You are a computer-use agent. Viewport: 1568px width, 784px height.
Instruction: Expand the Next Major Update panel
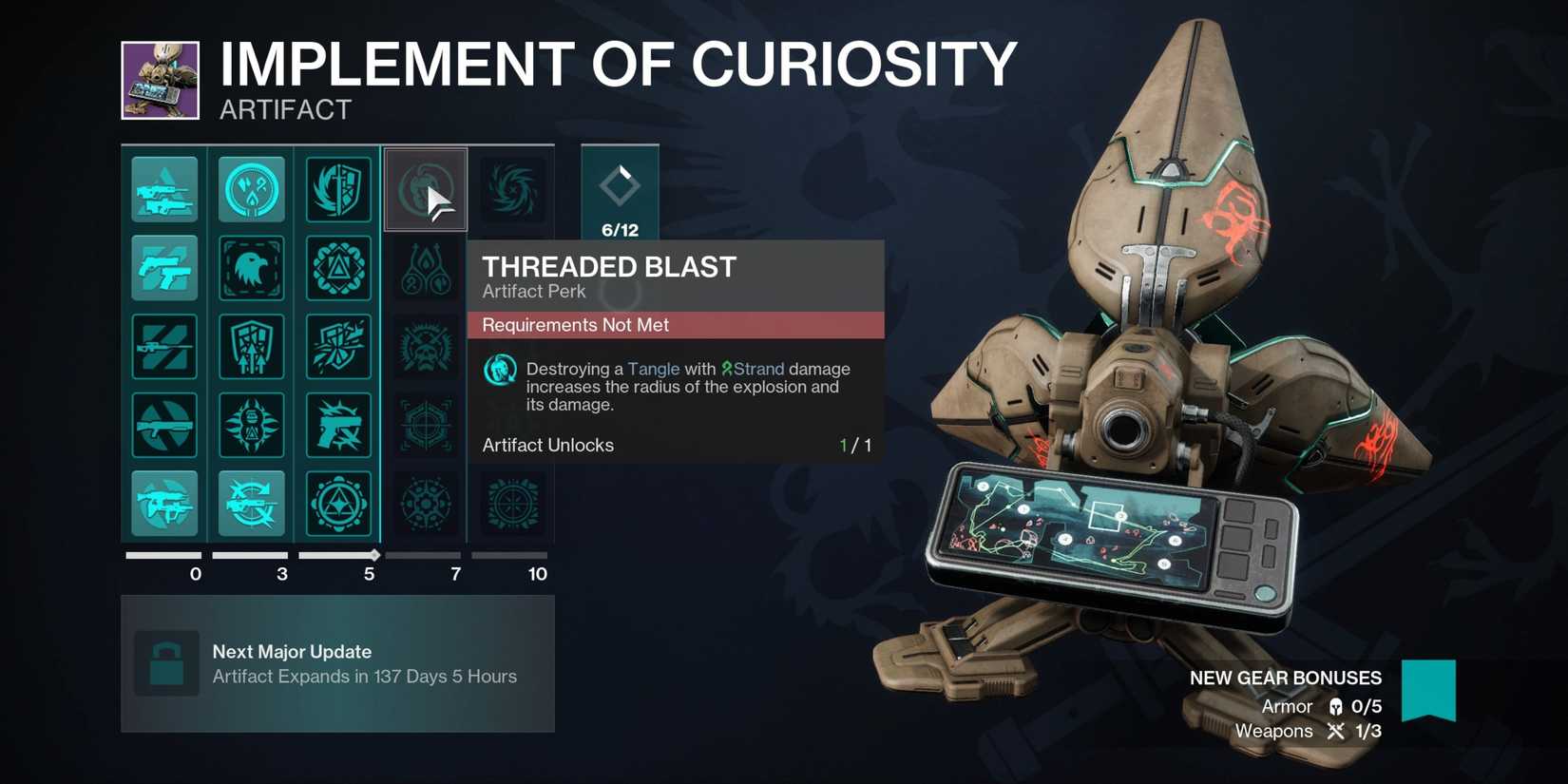337,663
